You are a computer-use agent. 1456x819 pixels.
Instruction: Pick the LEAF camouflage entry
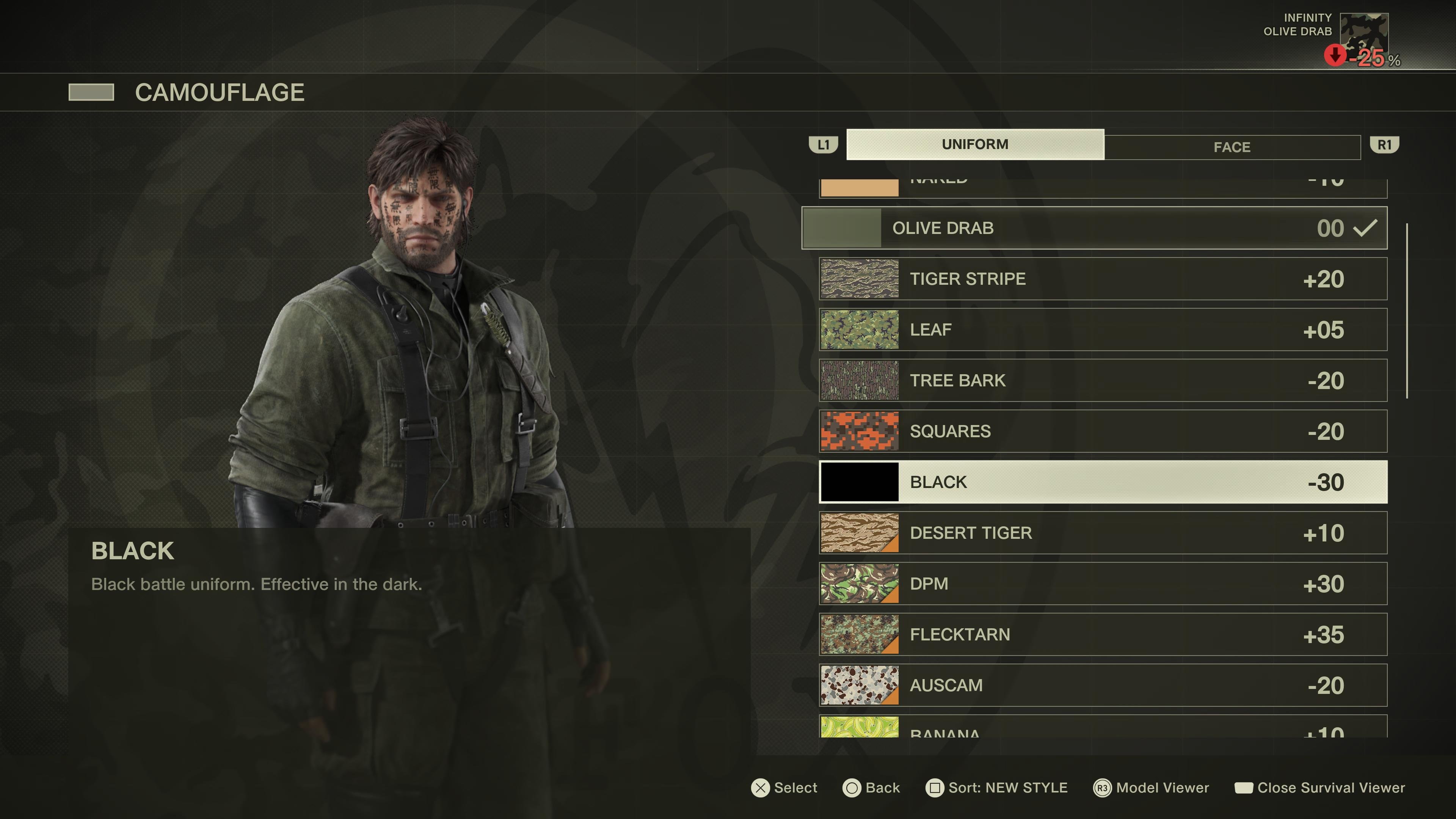tap(1103, 329)
